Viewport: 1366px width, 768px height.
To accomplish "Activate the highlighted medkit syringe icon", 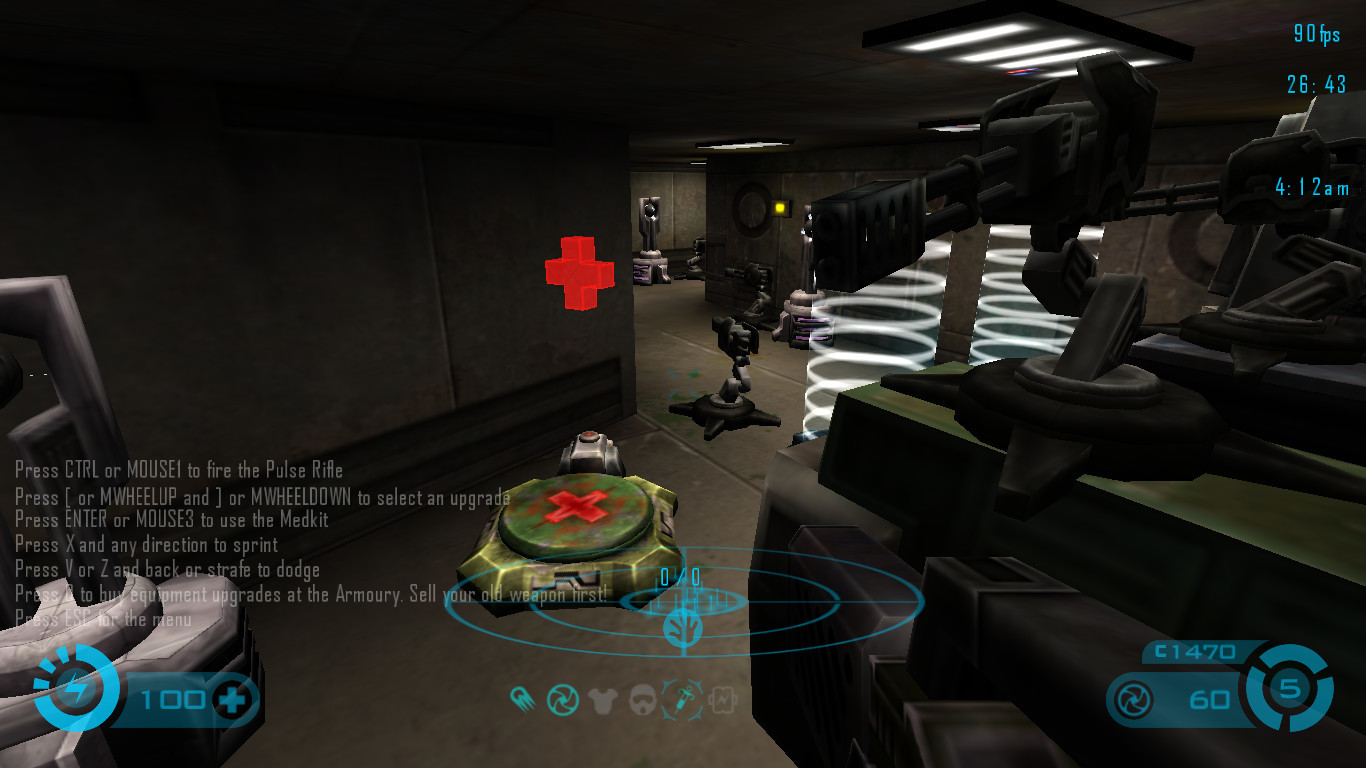I will [x=683, y=699].
